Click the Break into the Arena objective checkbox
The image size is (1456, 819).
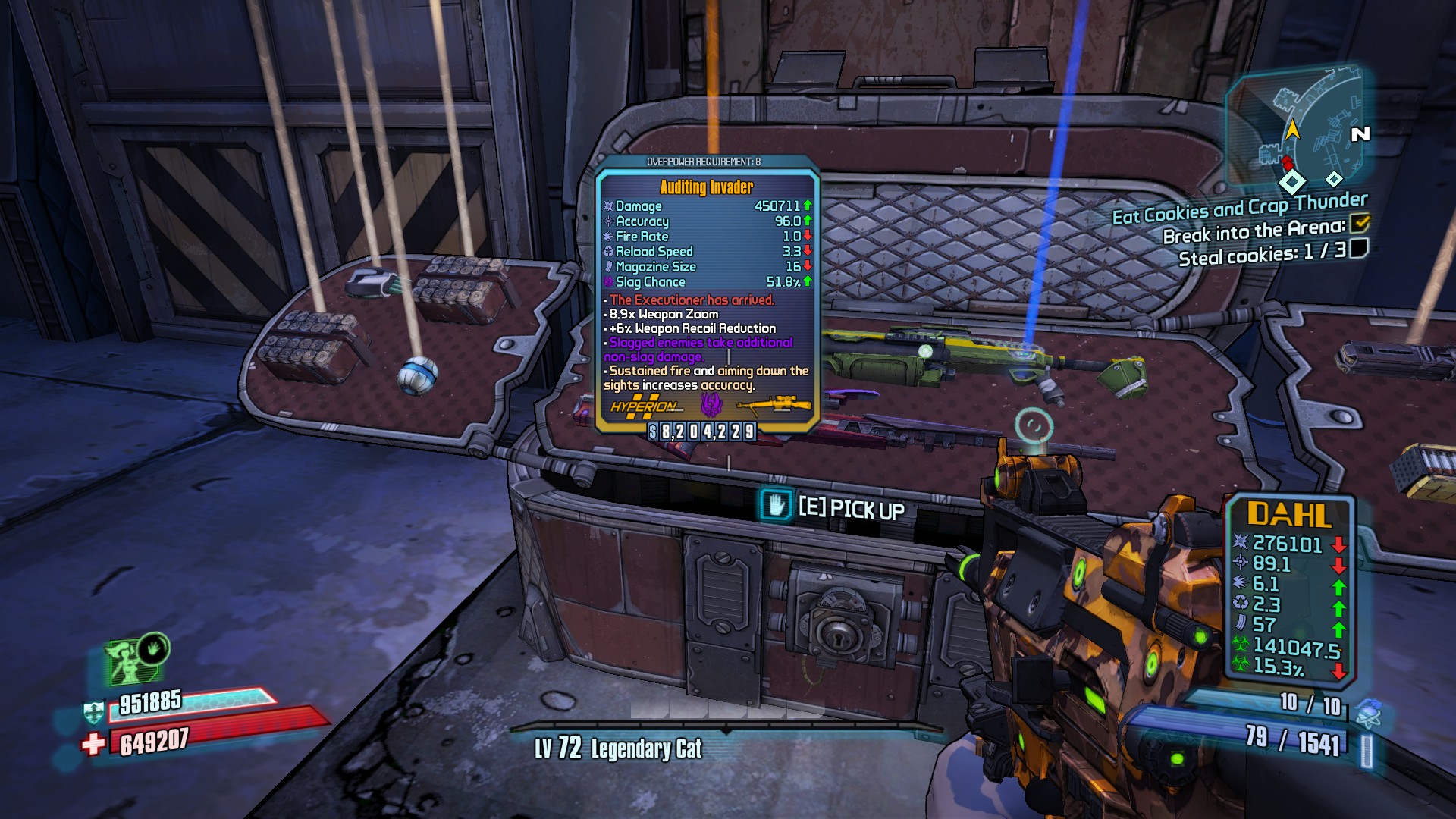pyautogui.click(x=1360, y=223)
